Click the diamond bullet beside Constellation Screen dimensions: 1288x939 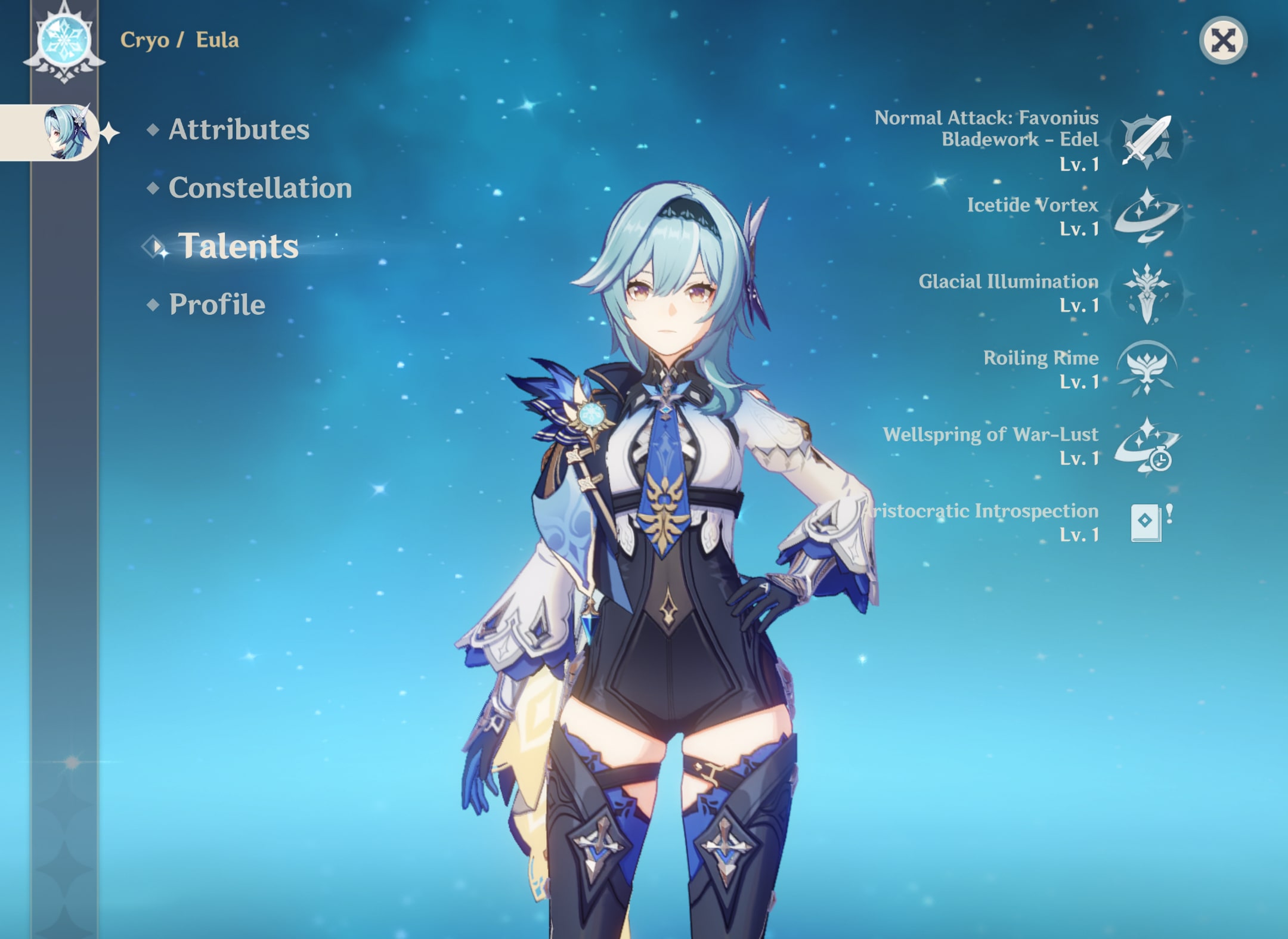(154, 188)
